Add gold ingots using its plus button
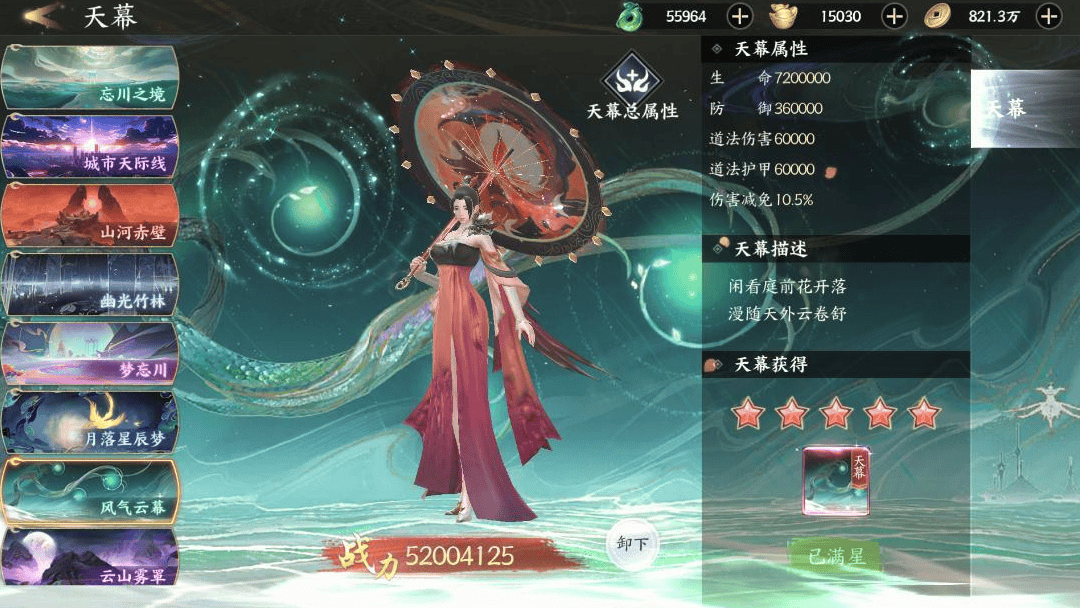1080x608 pixels. coord(894,16)
